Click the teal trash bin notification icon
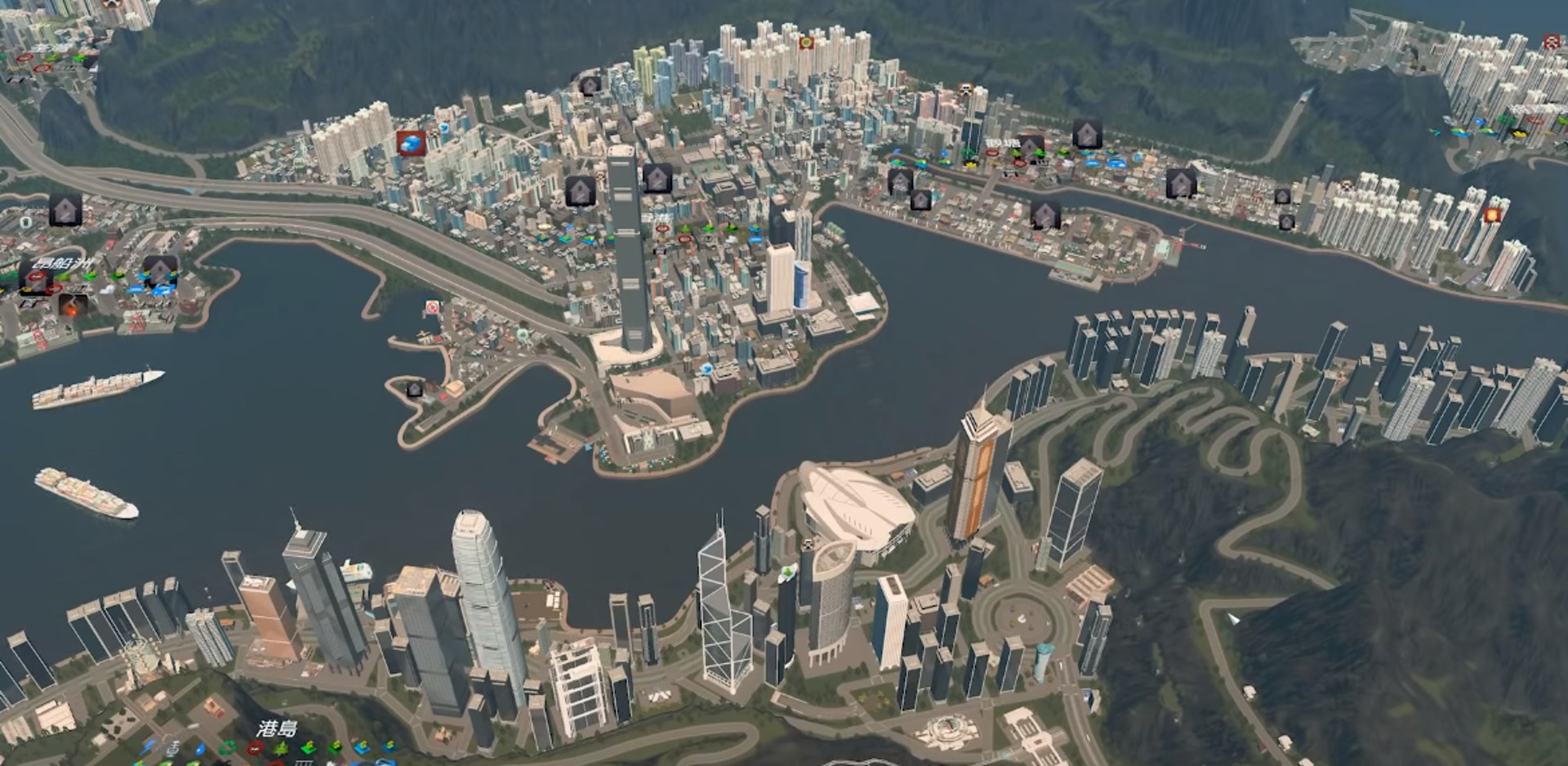The width and height of the screenshot is (1568, 766). tap(26, 222)
